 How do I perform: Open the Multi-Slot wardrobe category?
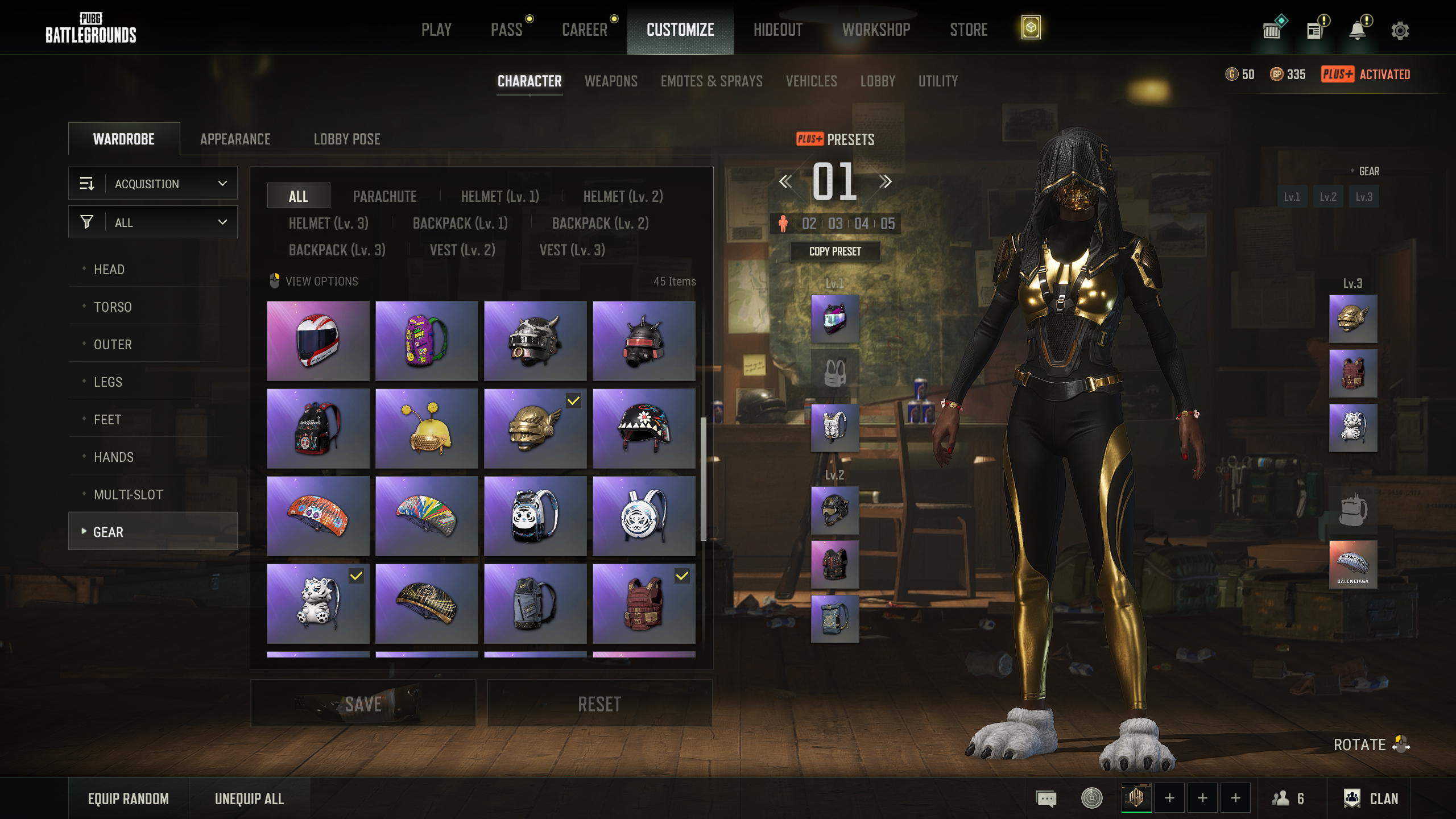click(x=129, y=495)
